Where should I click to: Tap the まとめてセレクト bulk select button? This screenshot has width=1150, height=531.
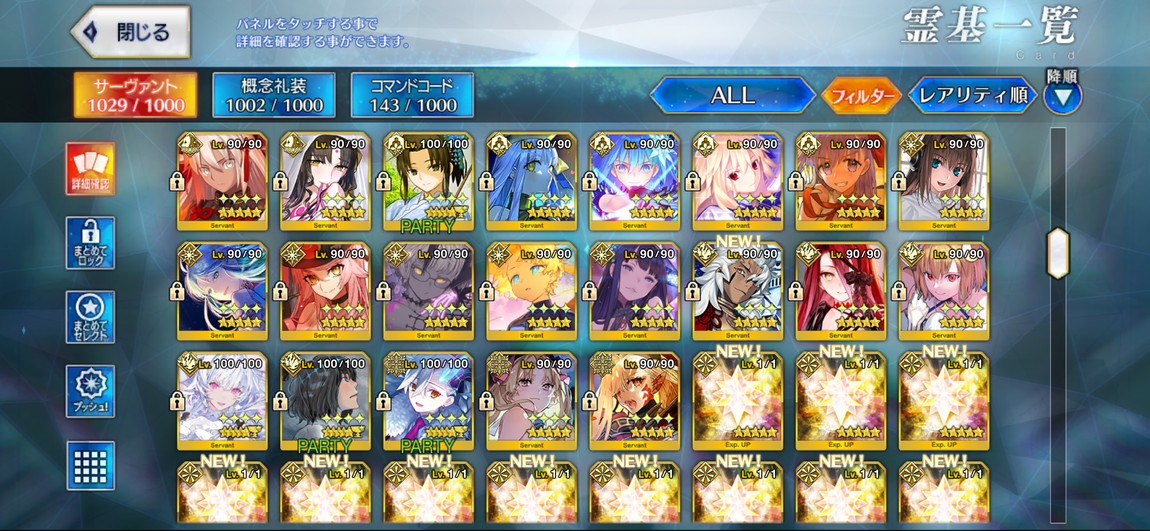pyautogui.click(x=90, y=317)
